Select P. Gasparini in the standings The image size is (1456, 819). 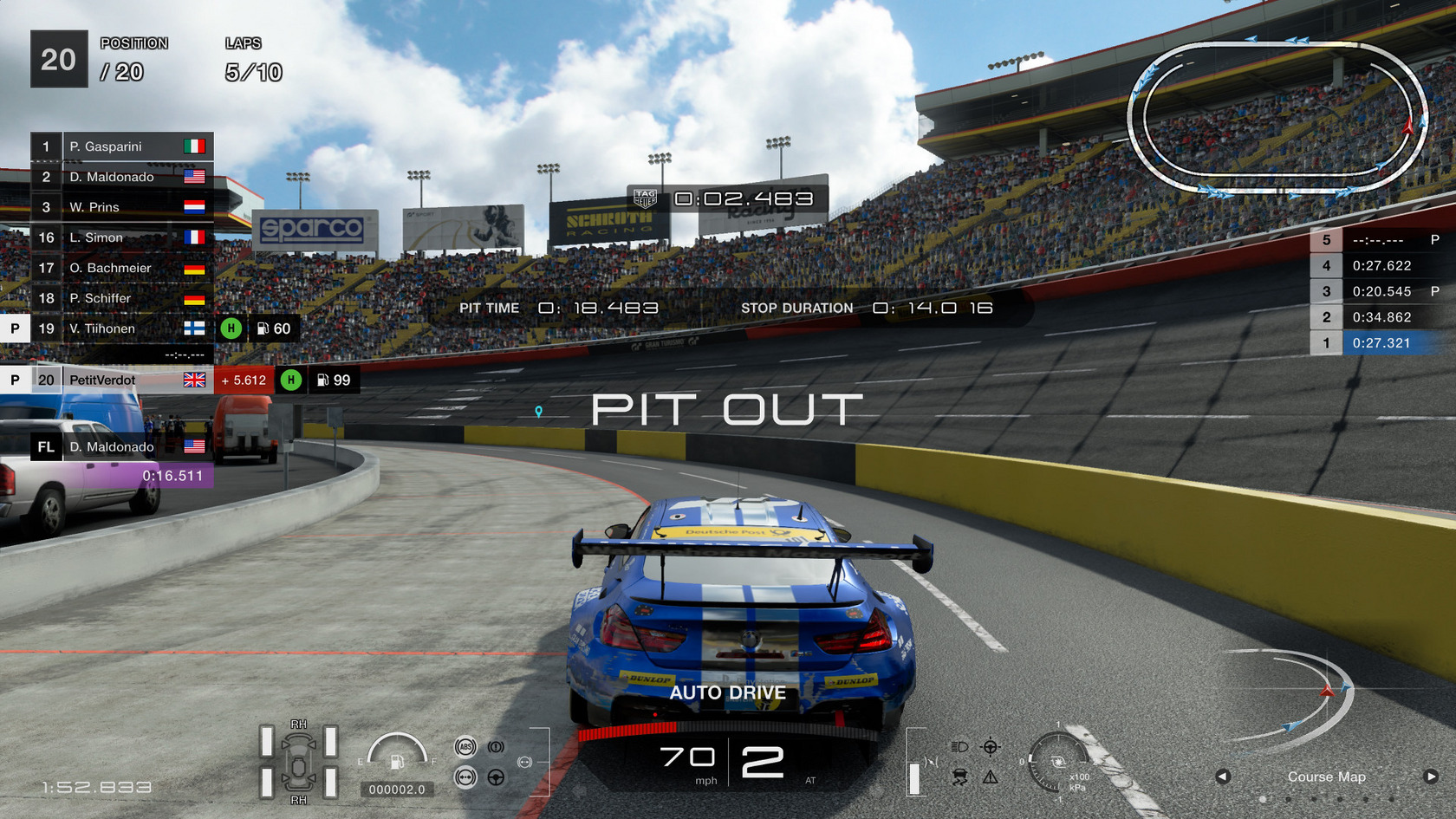click(x=121, y=146)
